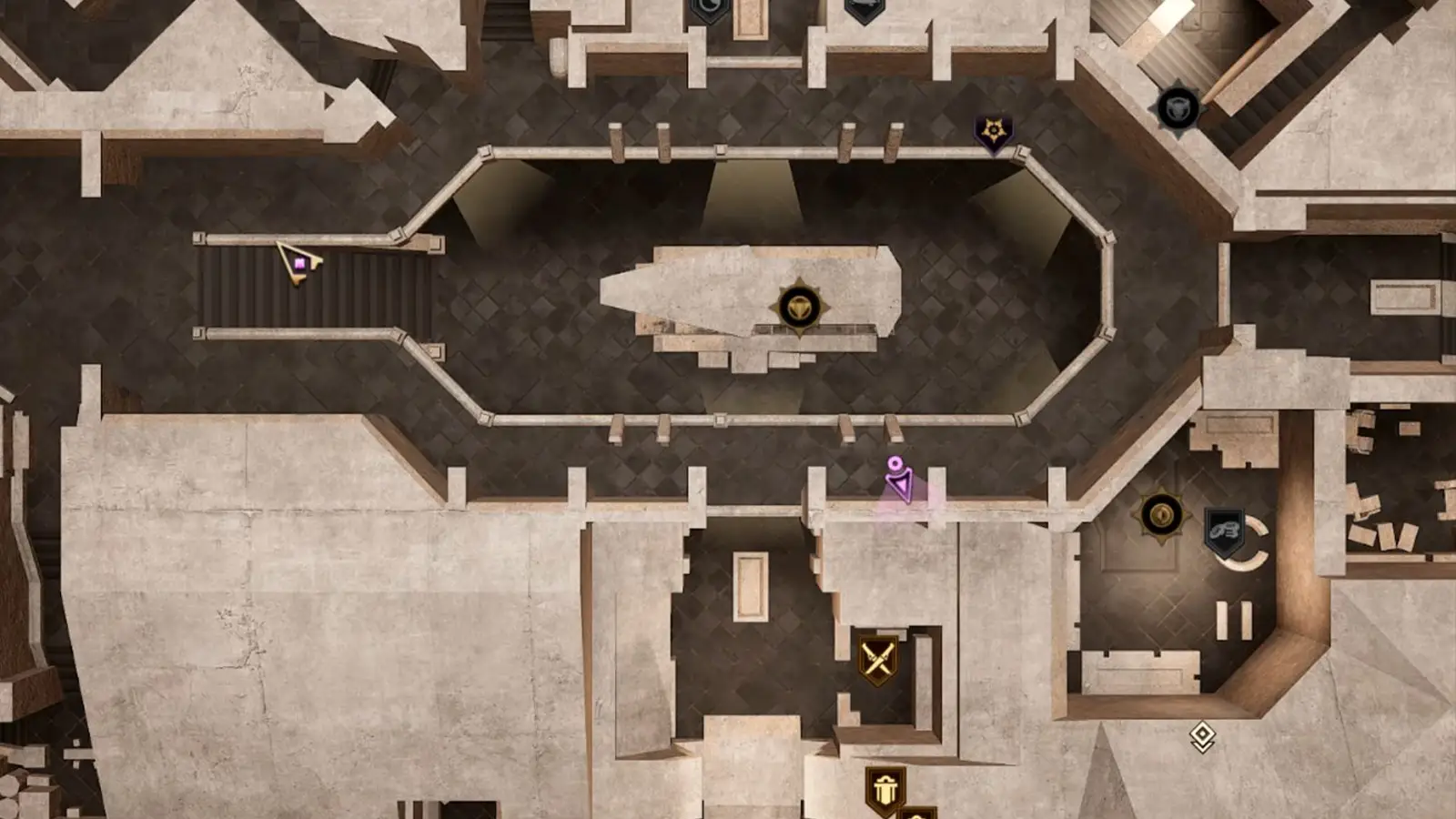Select the C-shaped curved structure in the east room
The height and width of the screenshot is (819, 1456).
(1259, 544)
